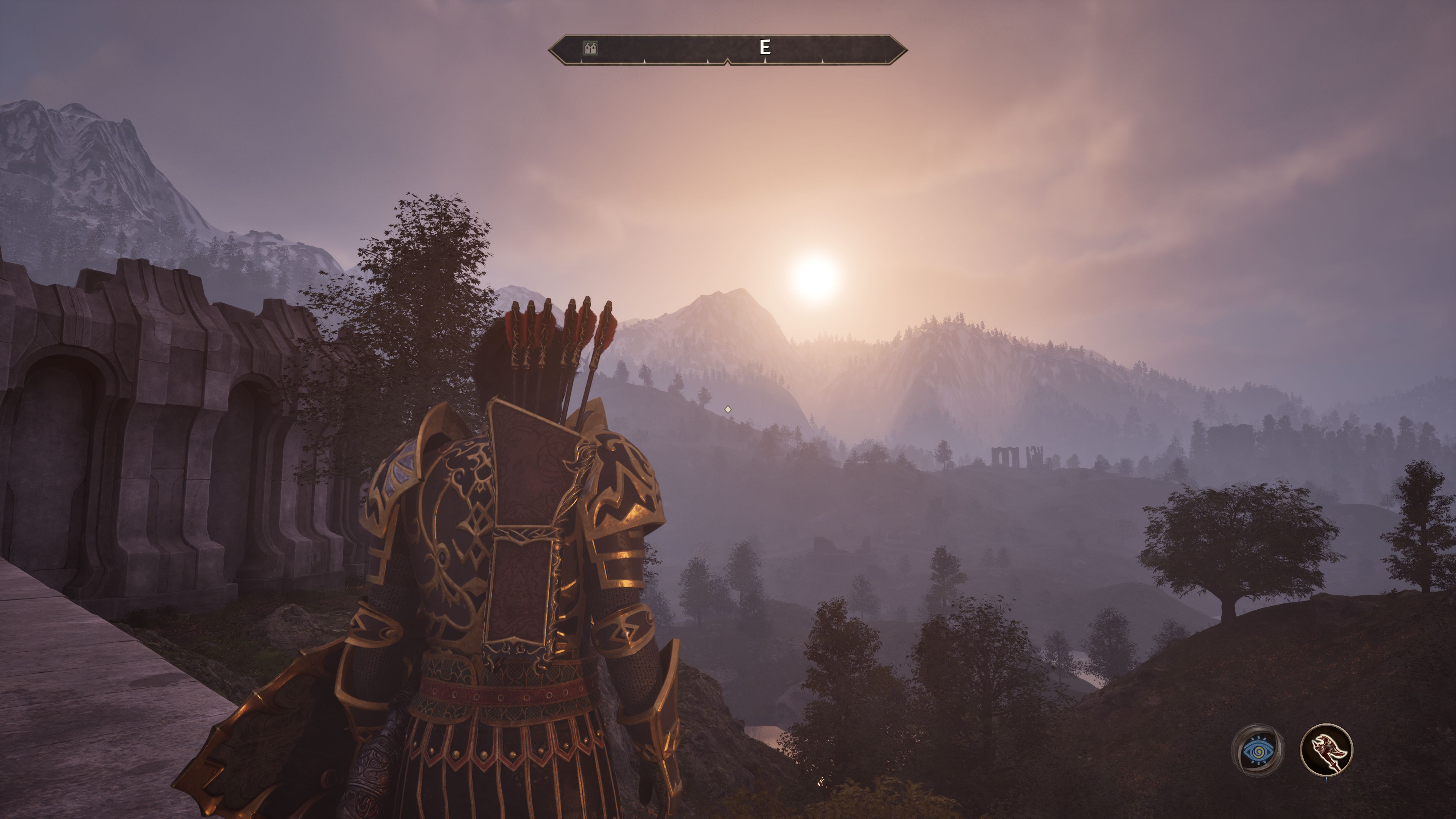
Task: Click the castle marker on the compass
Action: [x=590, y=48]
